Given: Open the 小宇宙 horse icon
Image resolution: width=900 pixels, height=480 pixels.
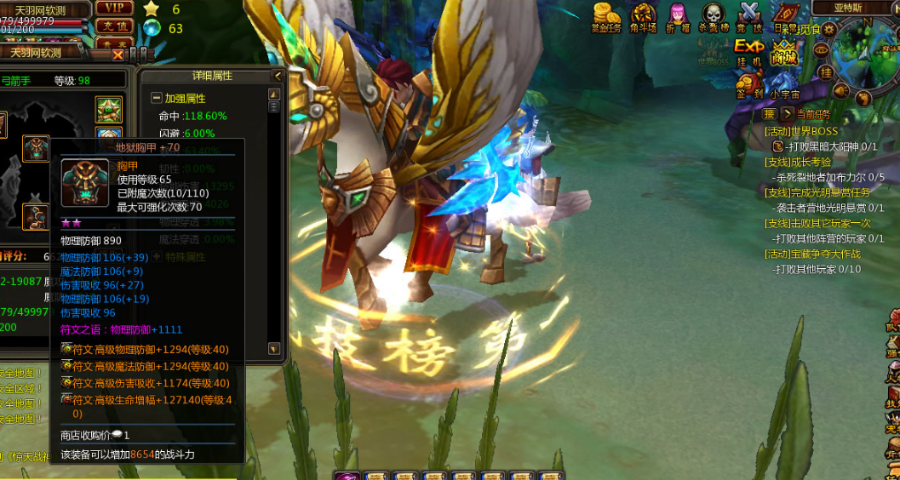Looking at the screenshot, I should [785, 87].
